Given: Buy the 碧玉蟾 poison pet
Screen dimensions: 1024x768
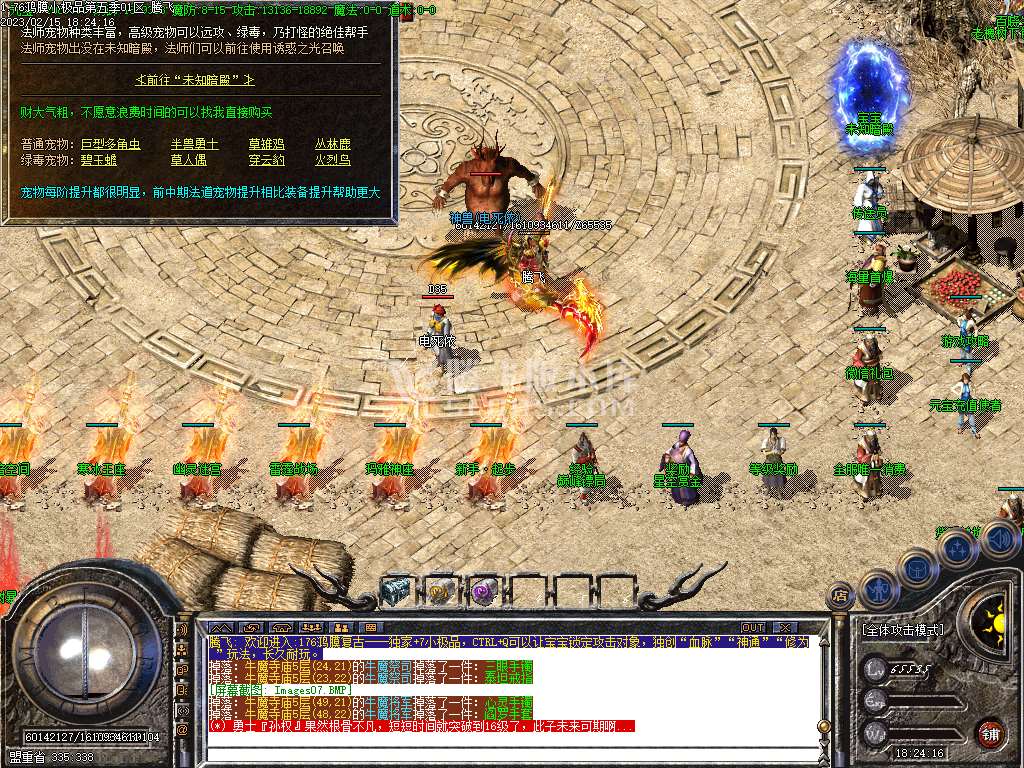Looking at the screenshot, I should (99, 160).
